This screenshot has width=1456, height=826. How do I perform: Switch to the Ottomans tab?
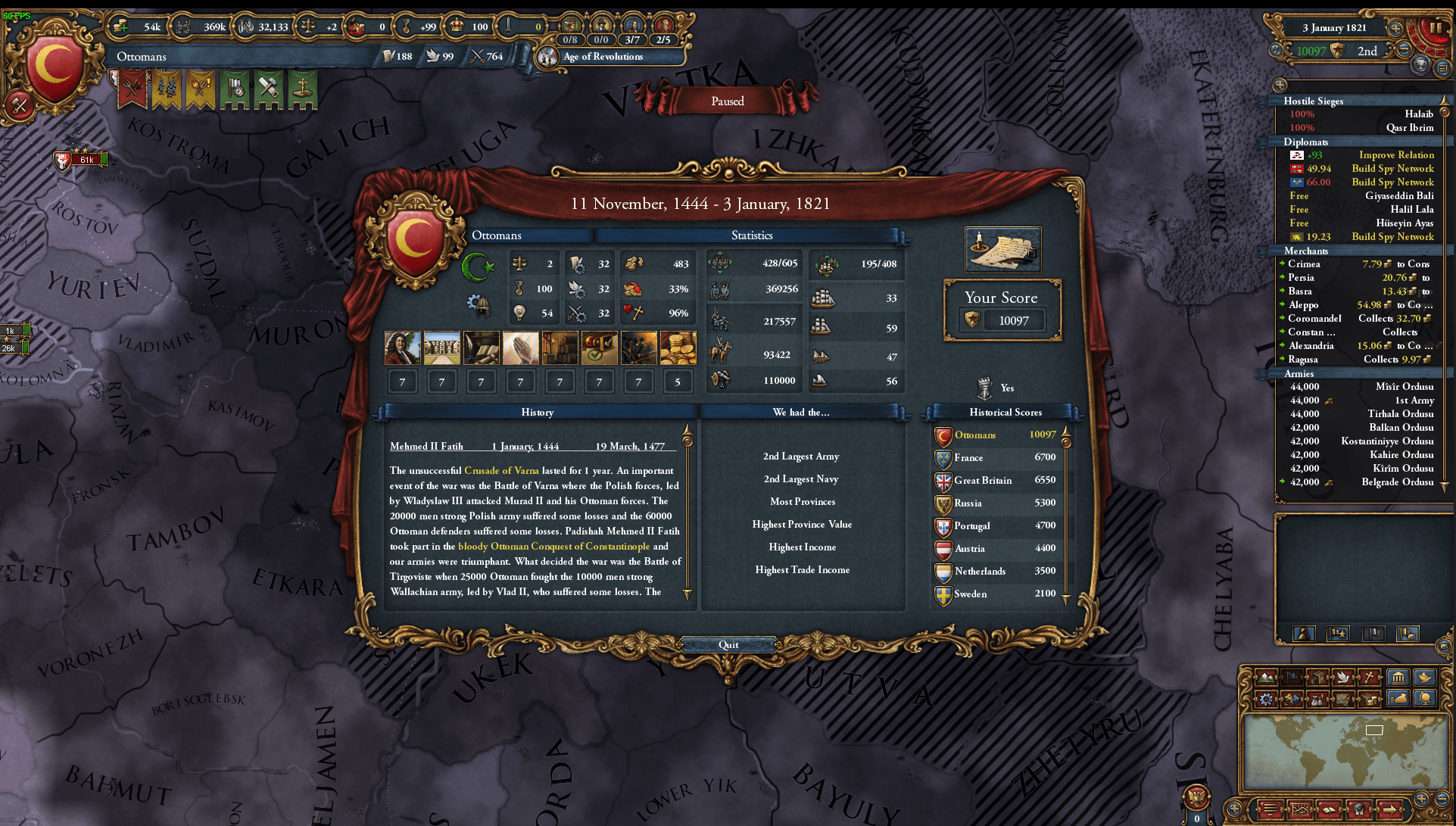point(497,235)
